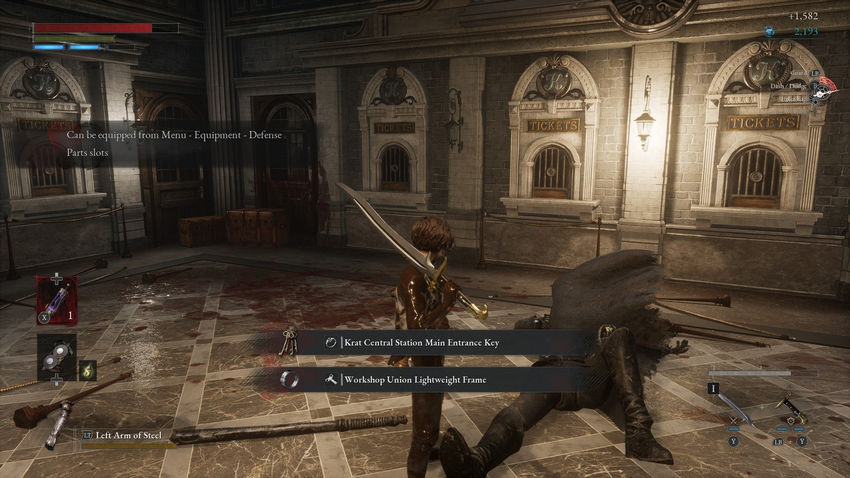This screenshot has width=850, height=478.
Task: Select the grindstone item slot
Action: coord(56,358)
